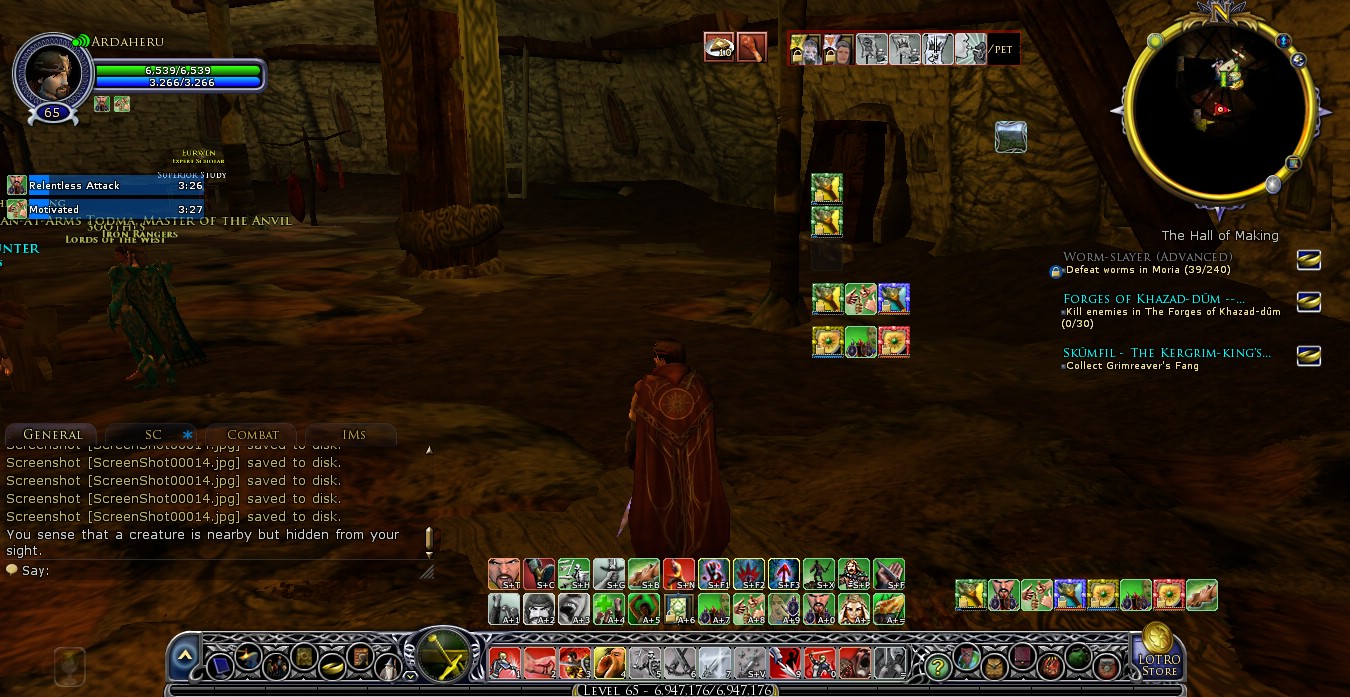Switch to the SC chat tab
The height and width of the screenshot is (697, 1350).
(153, 435)
